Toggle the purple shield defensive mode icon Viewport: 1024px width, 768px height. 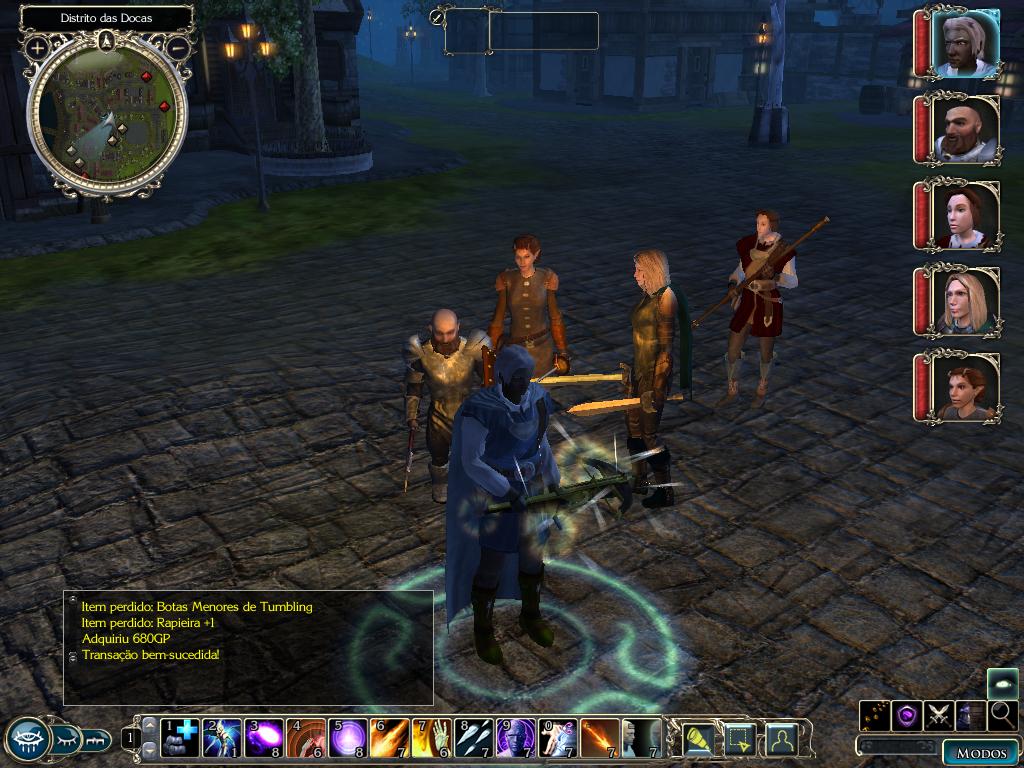(907, 715)
